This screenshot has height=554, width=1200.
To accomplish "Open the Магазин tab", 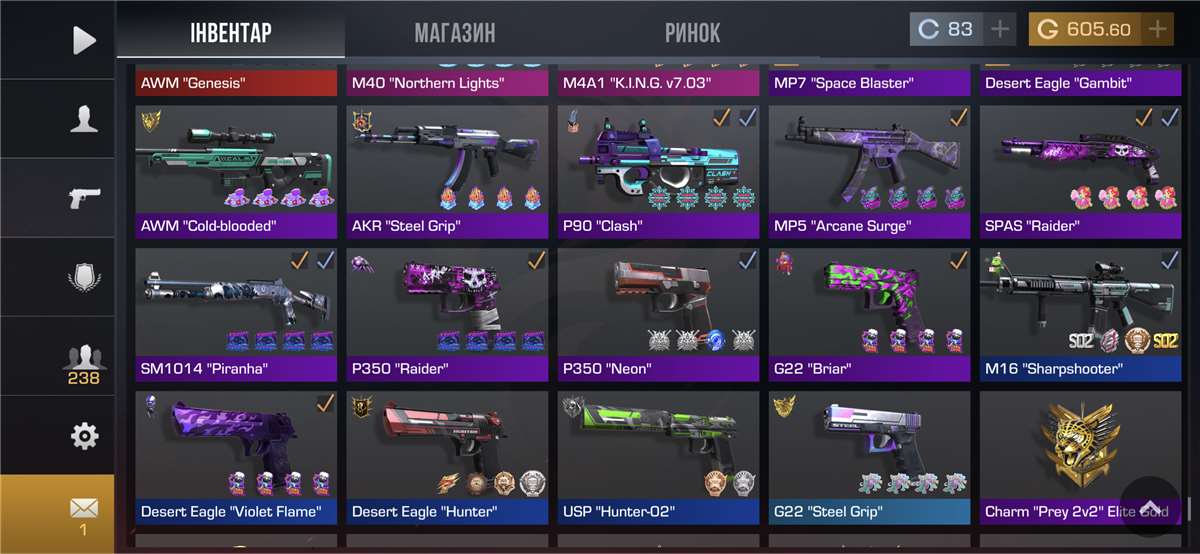I will coord(455,32).
